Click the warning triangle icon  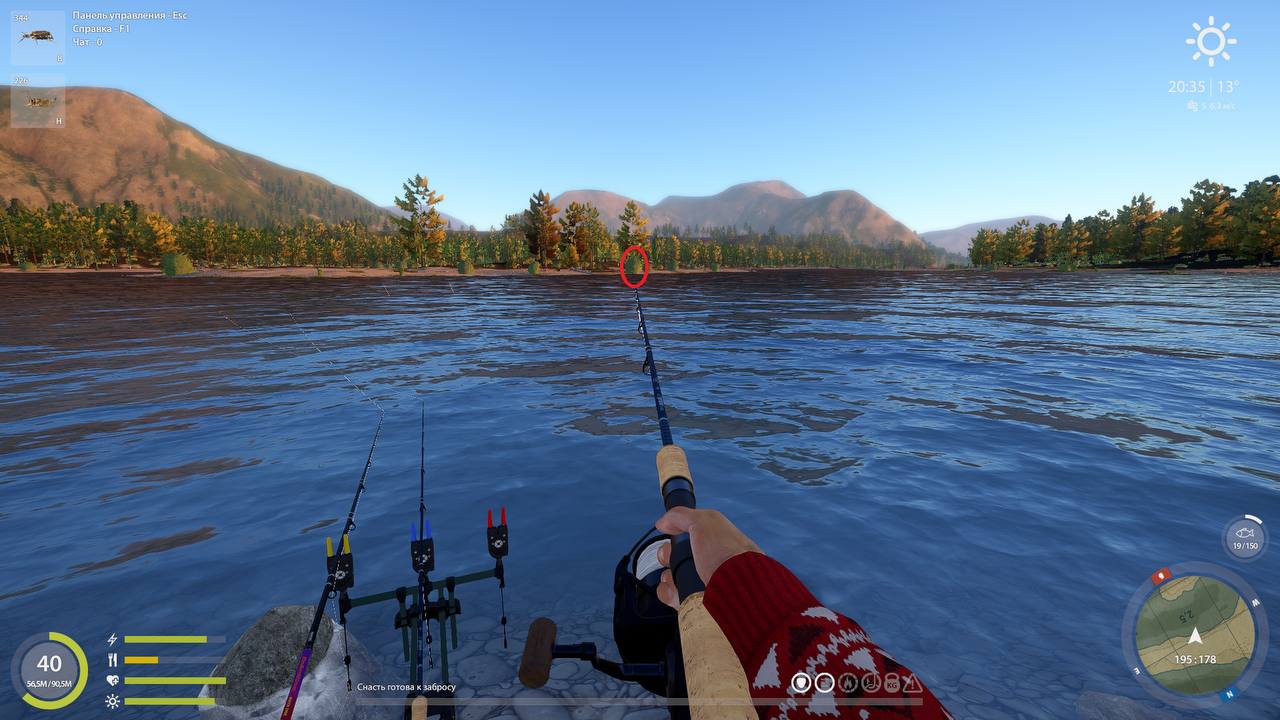coord(913,683)
